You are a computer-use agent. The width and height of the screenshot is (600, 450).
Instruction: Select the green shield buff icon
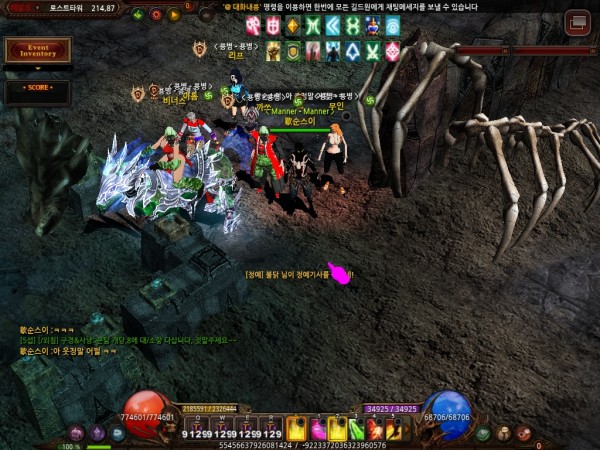pyautogui.click(x=293, y=51)
